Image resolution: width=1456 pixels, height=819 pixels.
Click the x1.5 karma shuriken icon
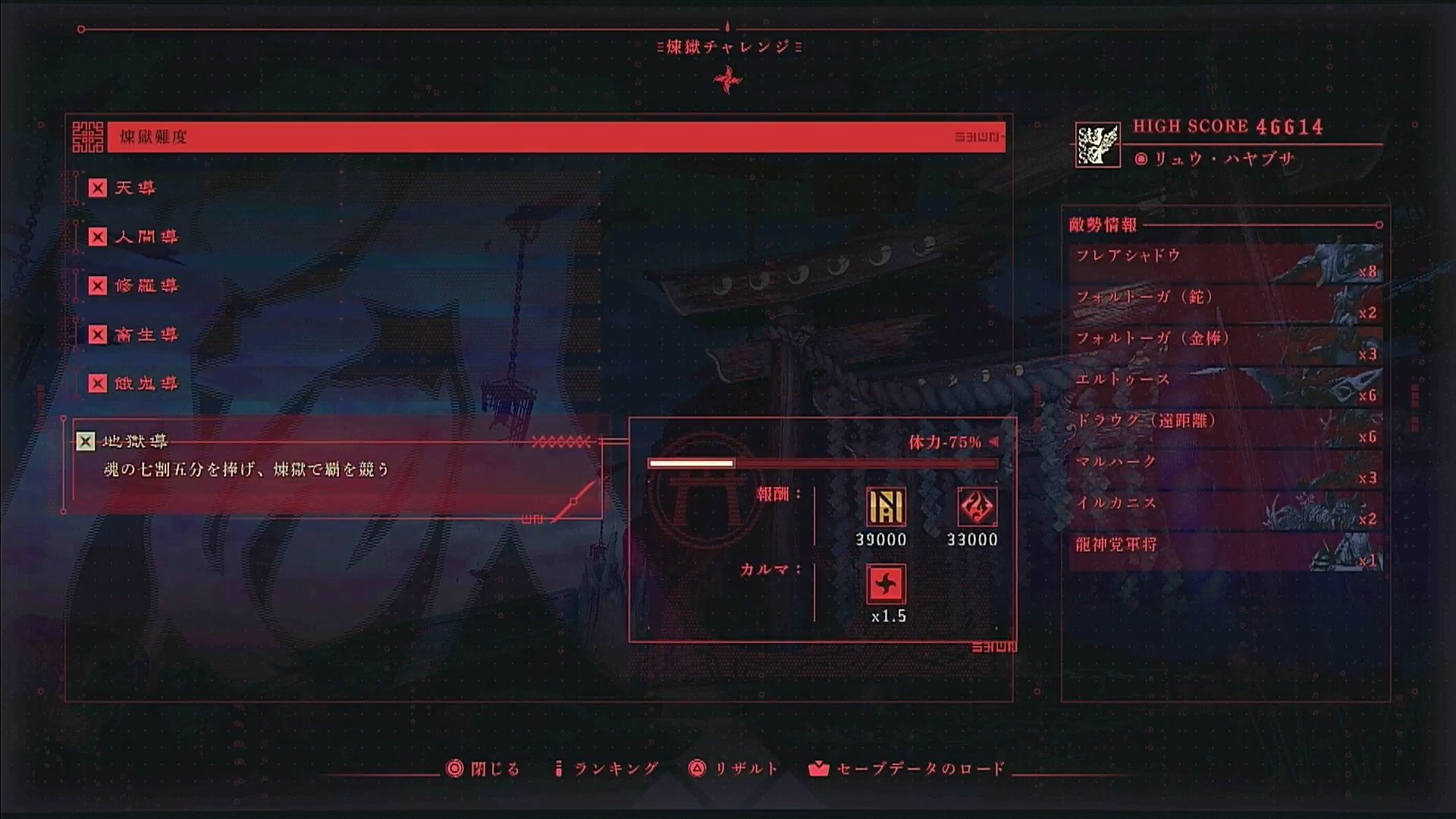tap(886, 584)
